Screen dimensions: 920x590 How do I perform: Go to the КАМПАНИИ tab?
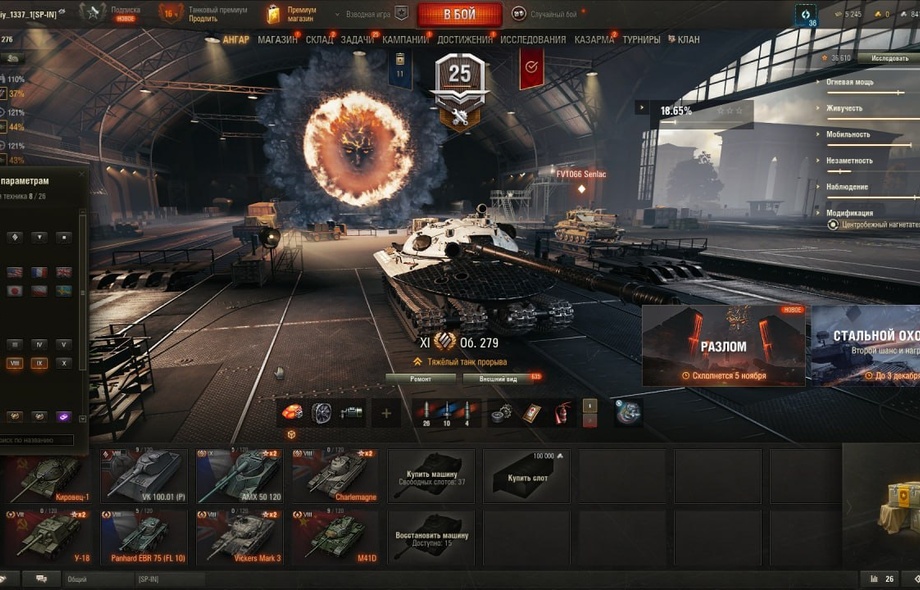click(405, 40)
